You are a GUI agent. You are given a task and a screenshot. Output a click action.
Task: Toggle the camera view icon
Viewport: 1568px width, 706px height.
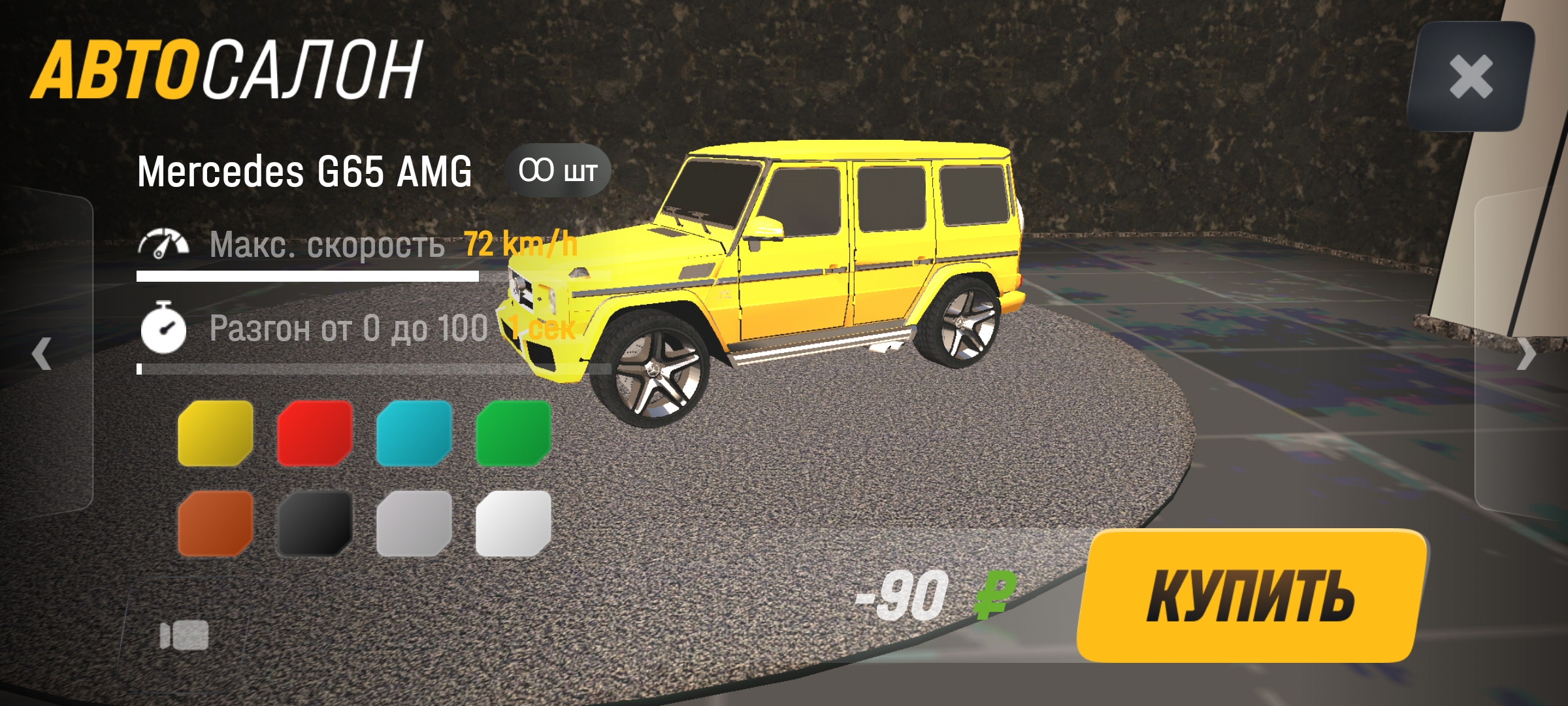click(x=184, y=635)
